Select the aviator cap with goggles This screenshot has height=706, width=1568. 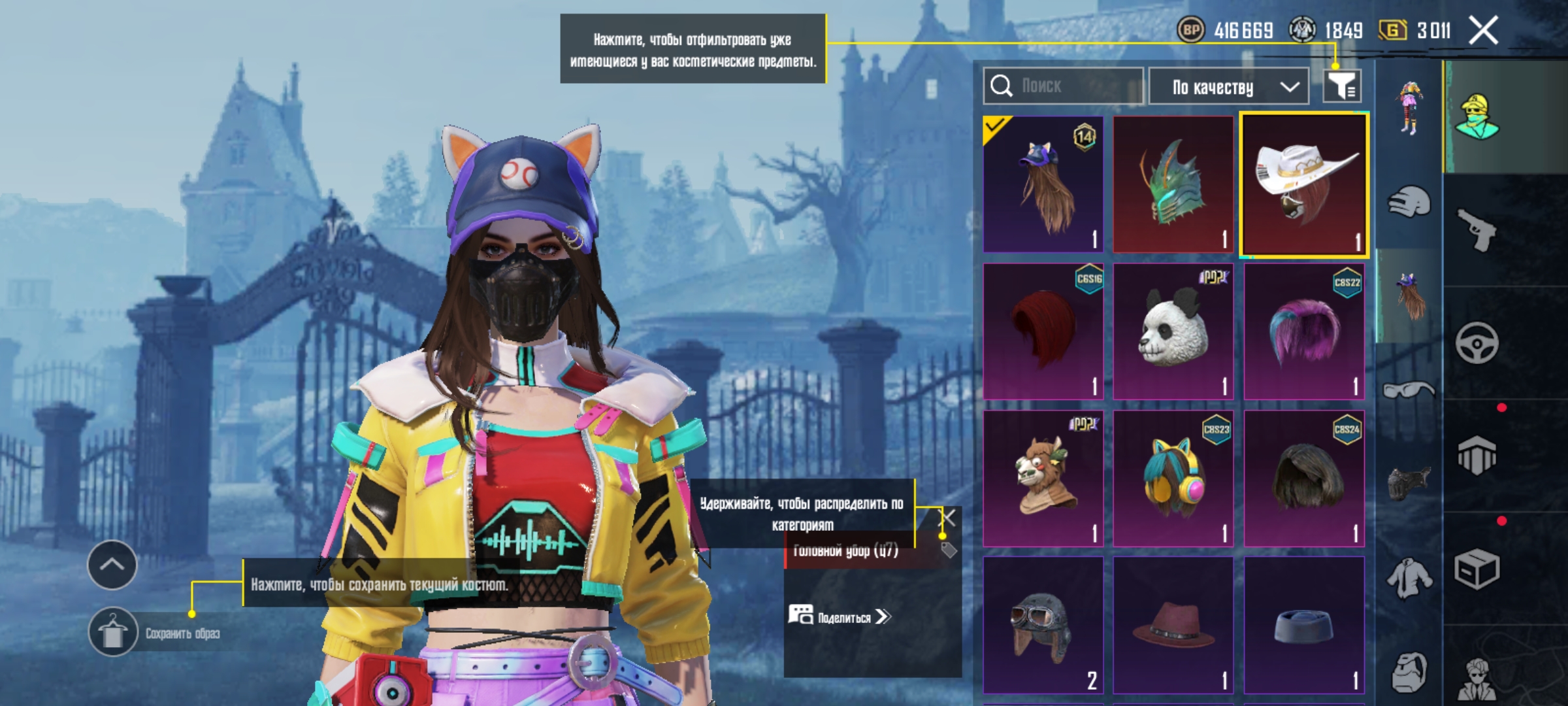coord(1043,626)
